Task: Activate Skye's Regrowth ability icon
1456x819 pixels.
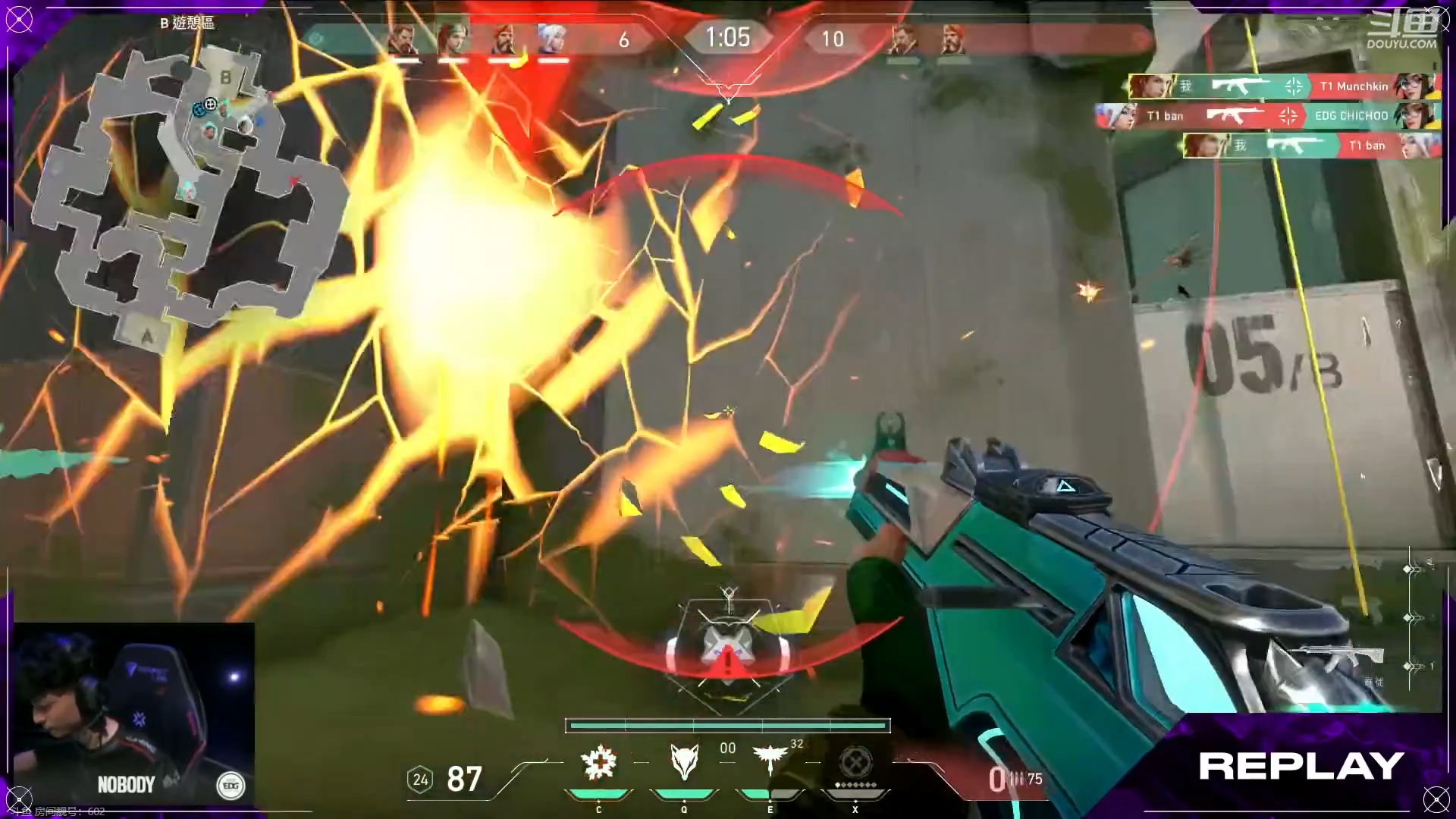Action: tap(598, 763)
